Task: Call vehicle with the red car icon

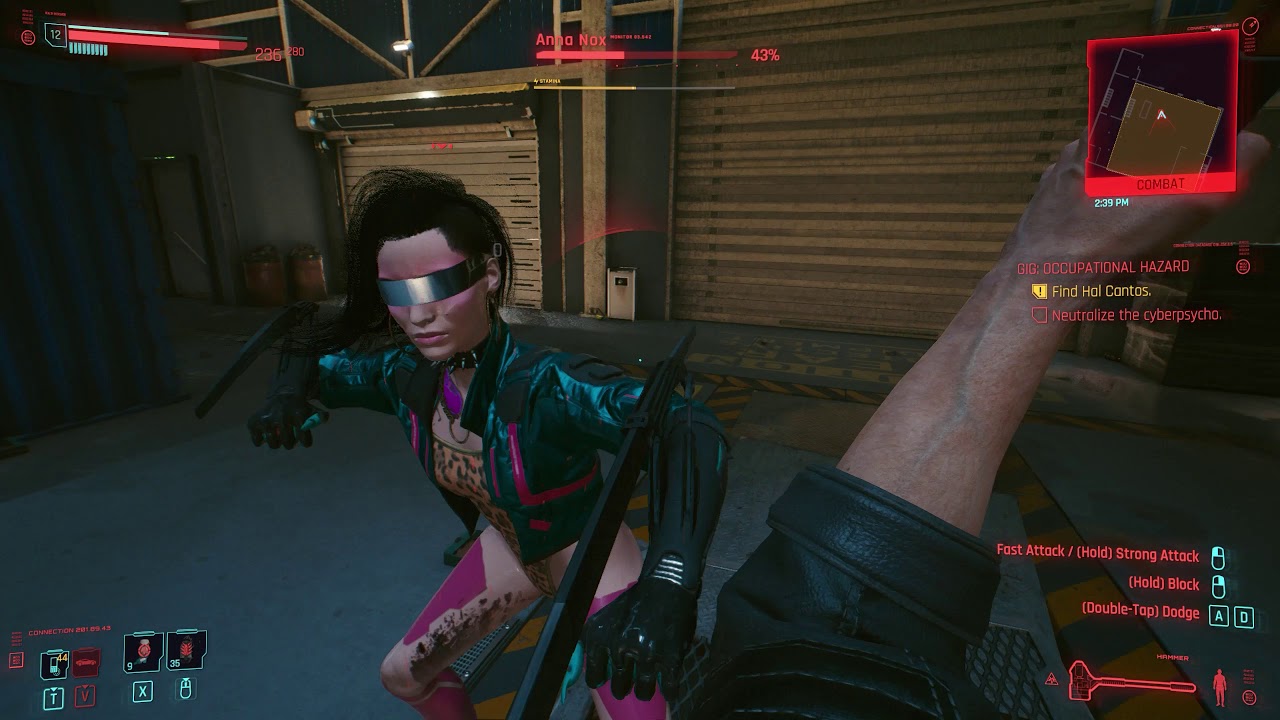Action: click(x=86, y=662)
